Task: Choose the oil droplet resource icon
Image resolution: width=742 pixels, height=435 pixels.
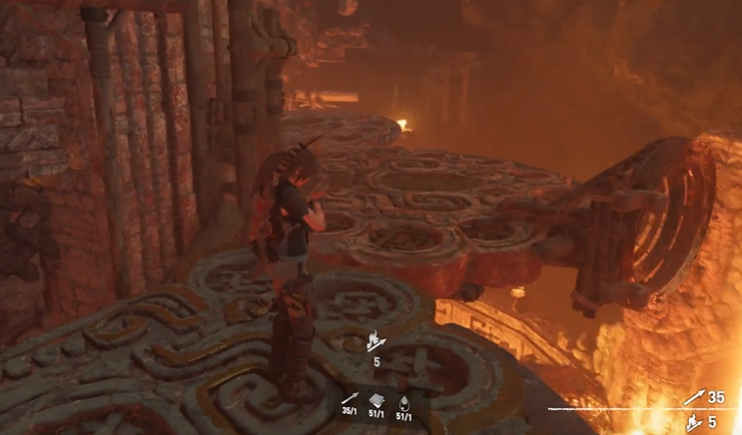Action: coord(404,397)
